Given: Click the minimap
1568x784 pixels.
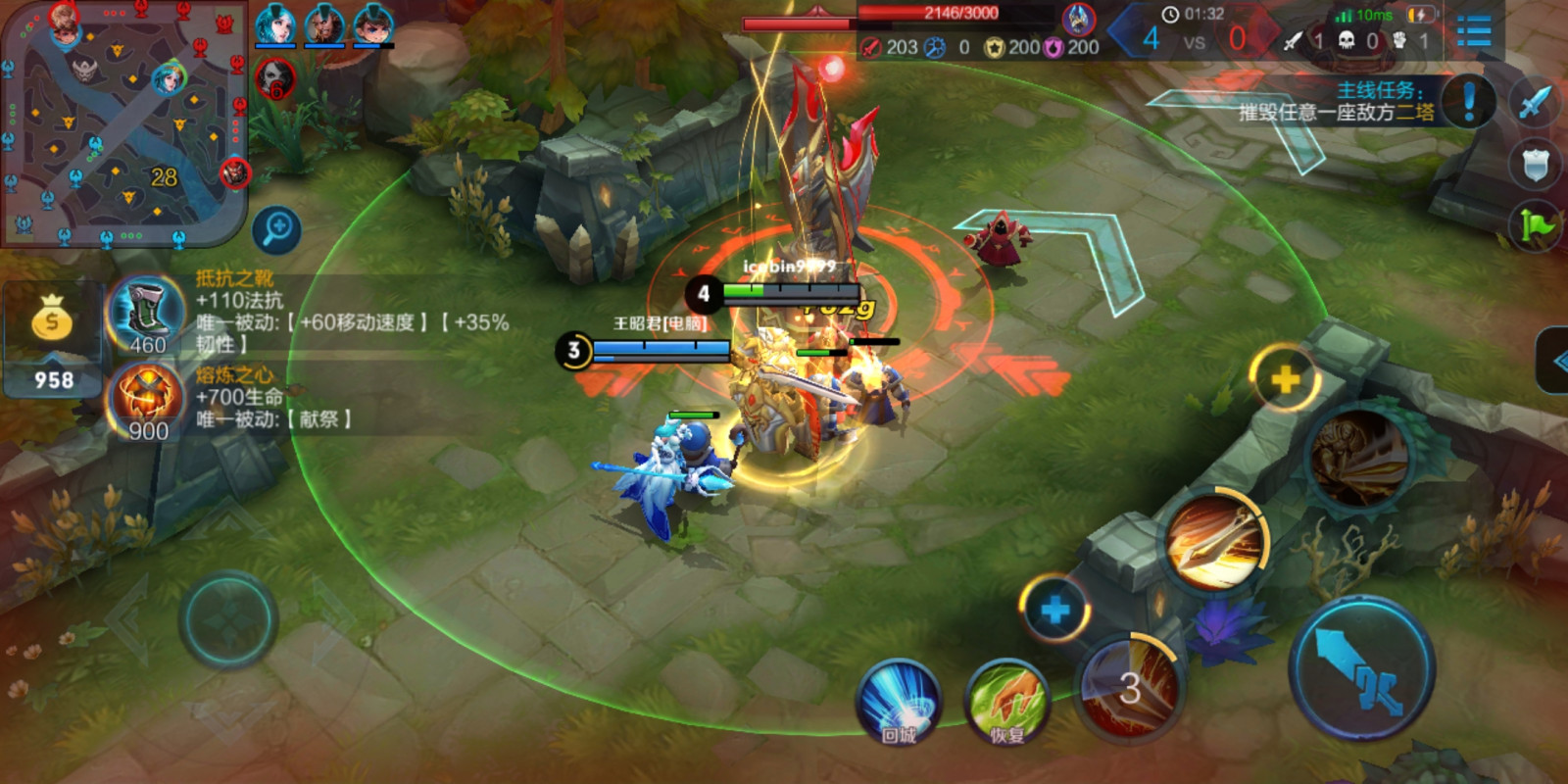Looking at the screenshot, I should [124, 122].
